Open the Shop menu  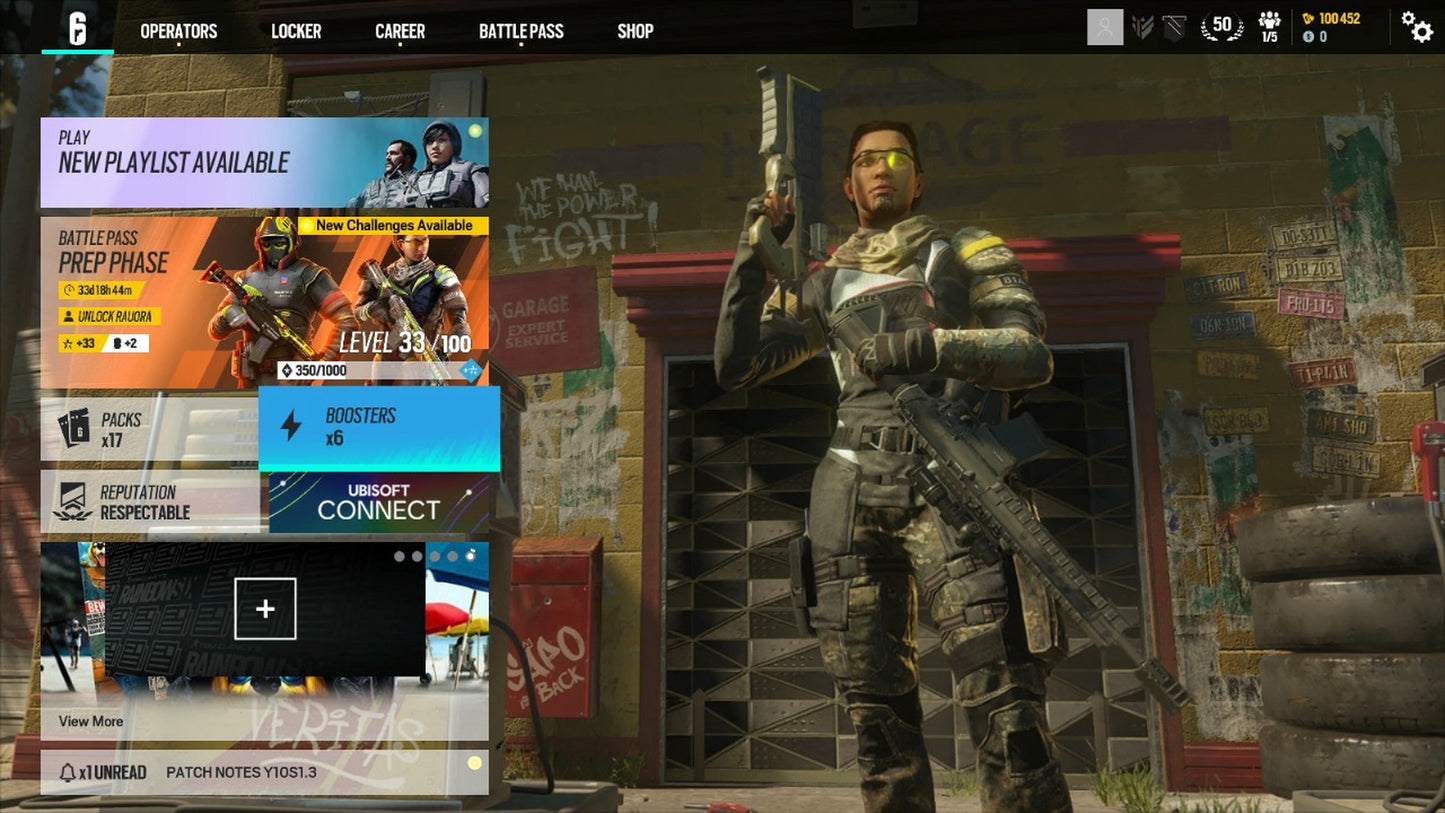click(635, 31)
